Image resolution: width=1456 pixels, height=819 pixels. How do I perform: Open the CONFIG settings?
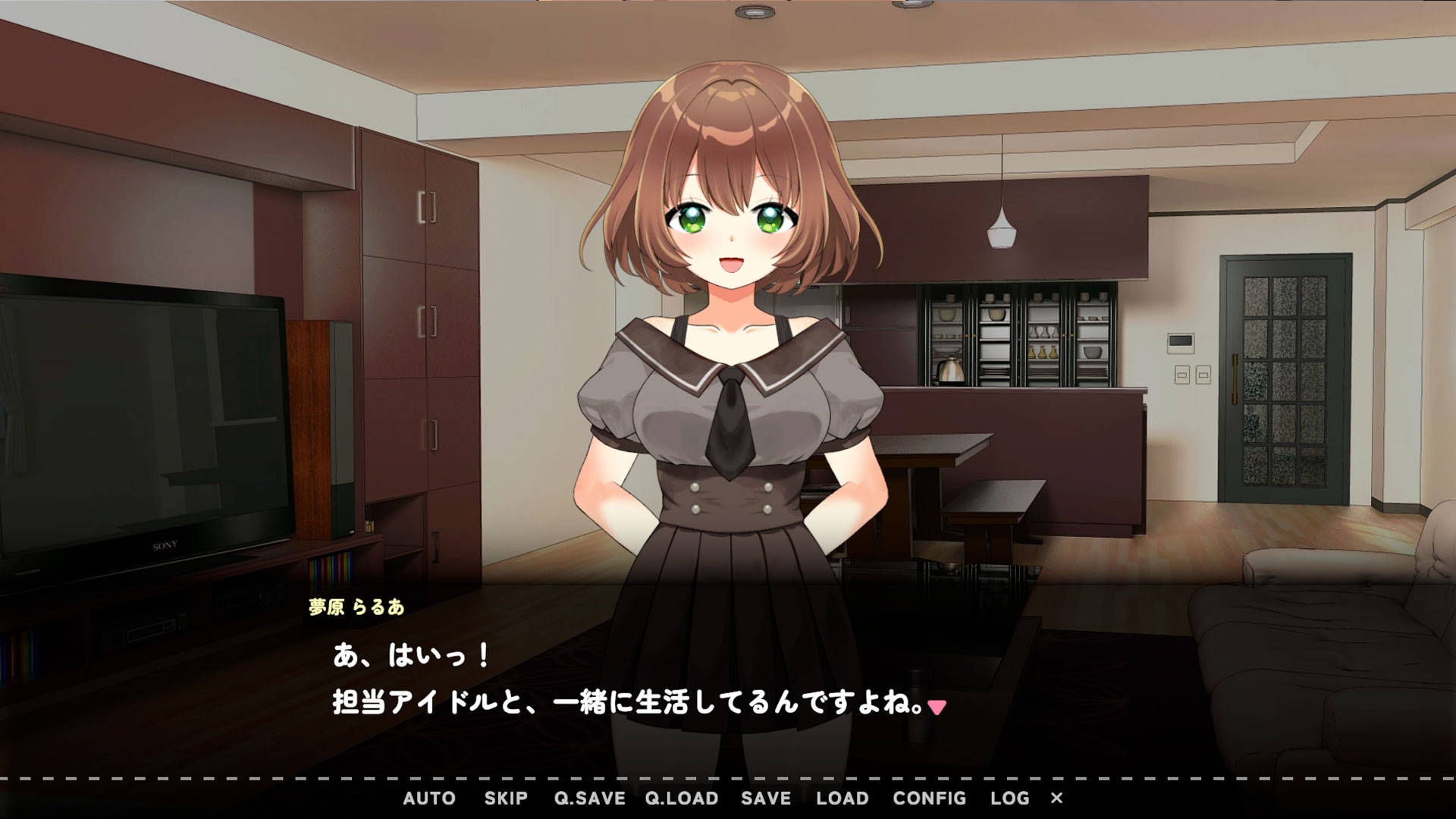(x=929, y=799)
